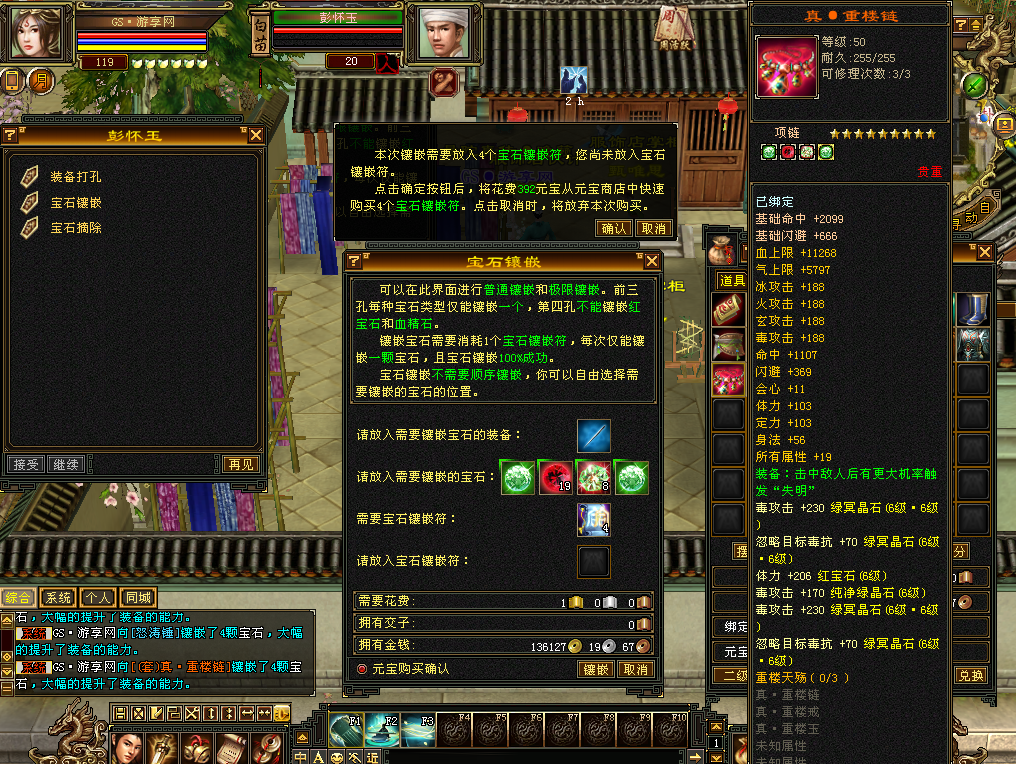Select the 重楼链 necklace in the bag

click(x=728, y=380)
